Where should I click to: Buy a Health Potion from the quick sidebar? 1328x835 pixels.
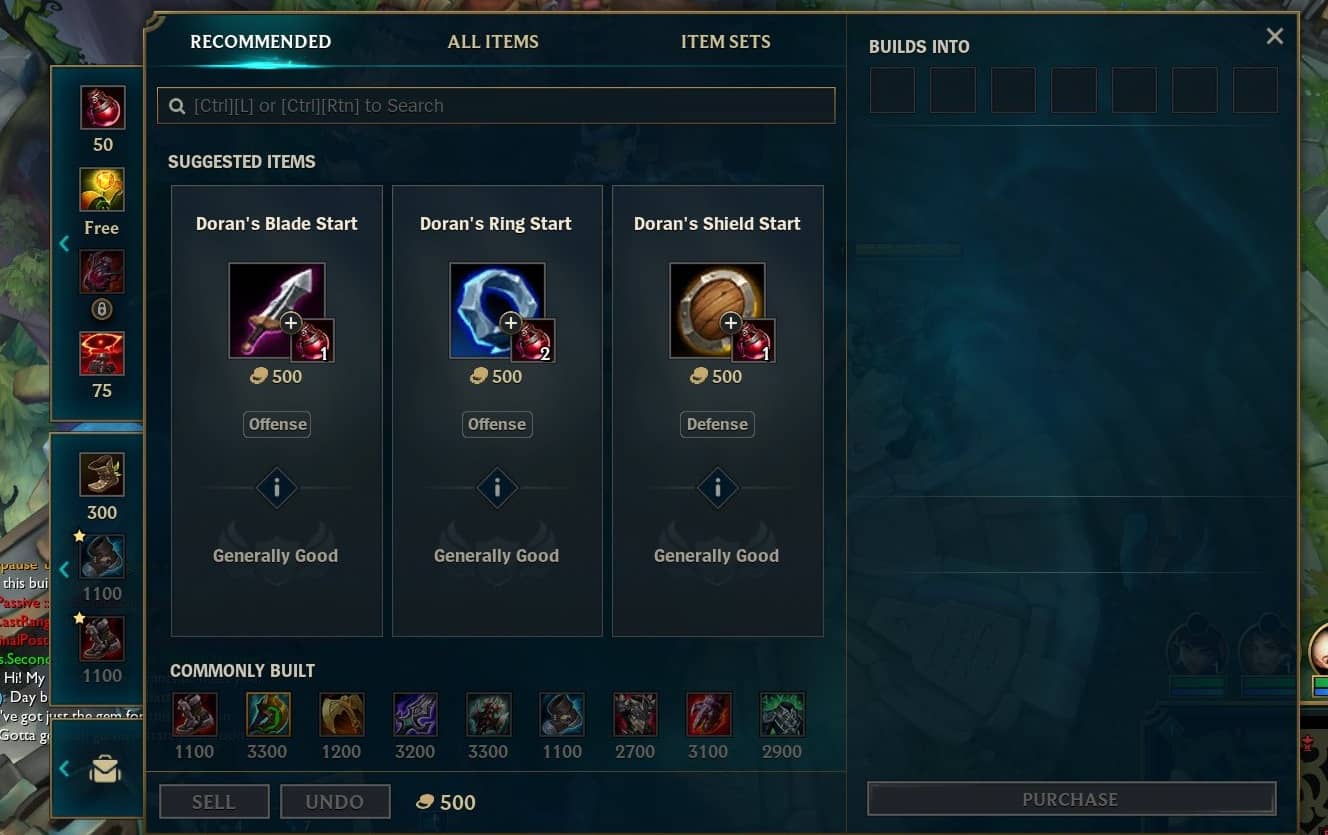100,110
